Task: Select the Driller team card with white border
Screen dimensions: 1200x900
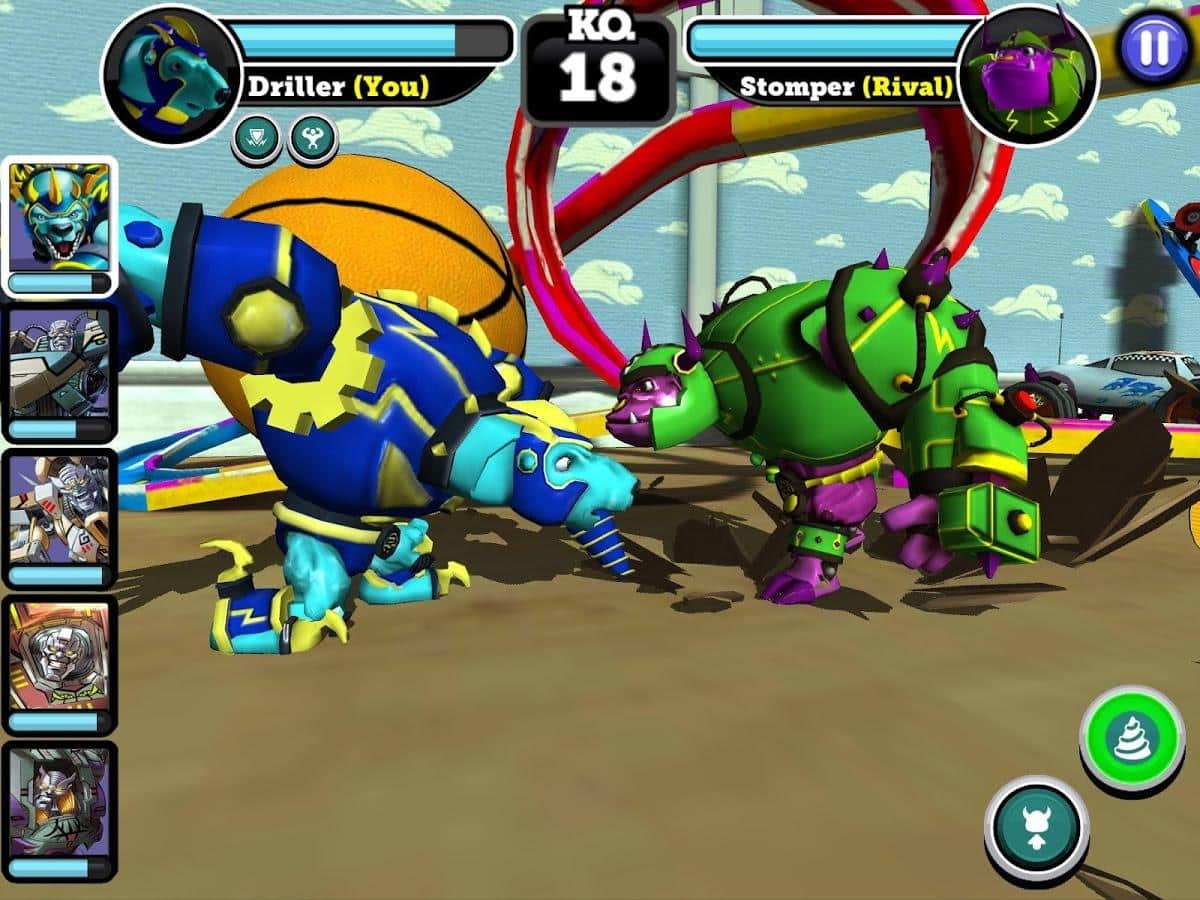Action: (60, 227)
